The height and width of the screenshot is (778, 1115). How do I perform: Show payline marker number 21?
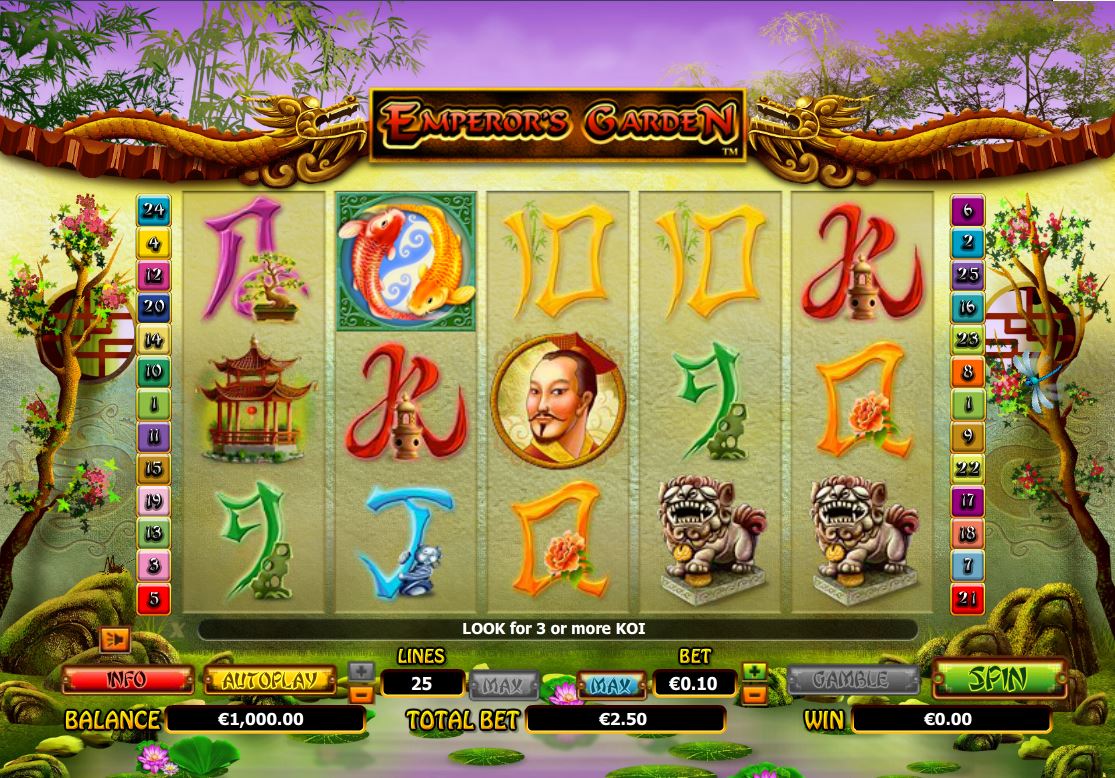click(967, 599)
